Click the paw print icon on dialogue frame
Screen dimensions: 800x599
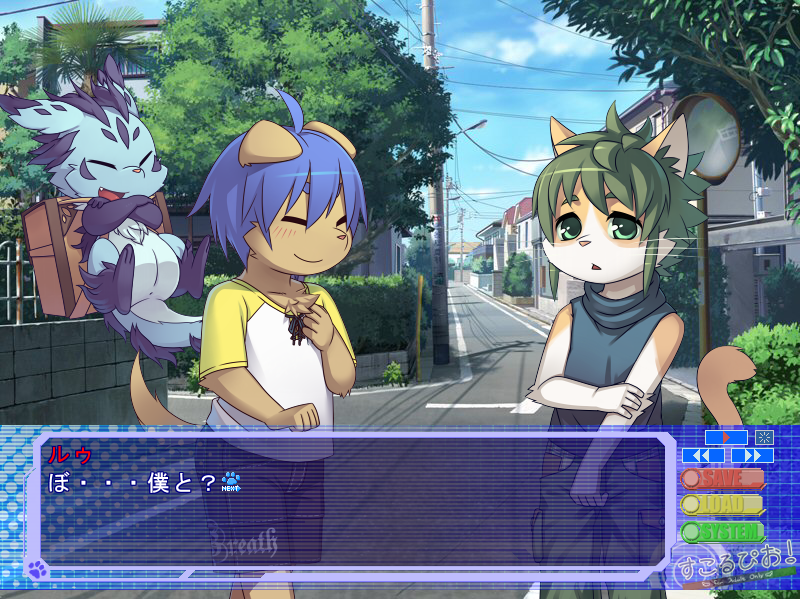(38, 570)
